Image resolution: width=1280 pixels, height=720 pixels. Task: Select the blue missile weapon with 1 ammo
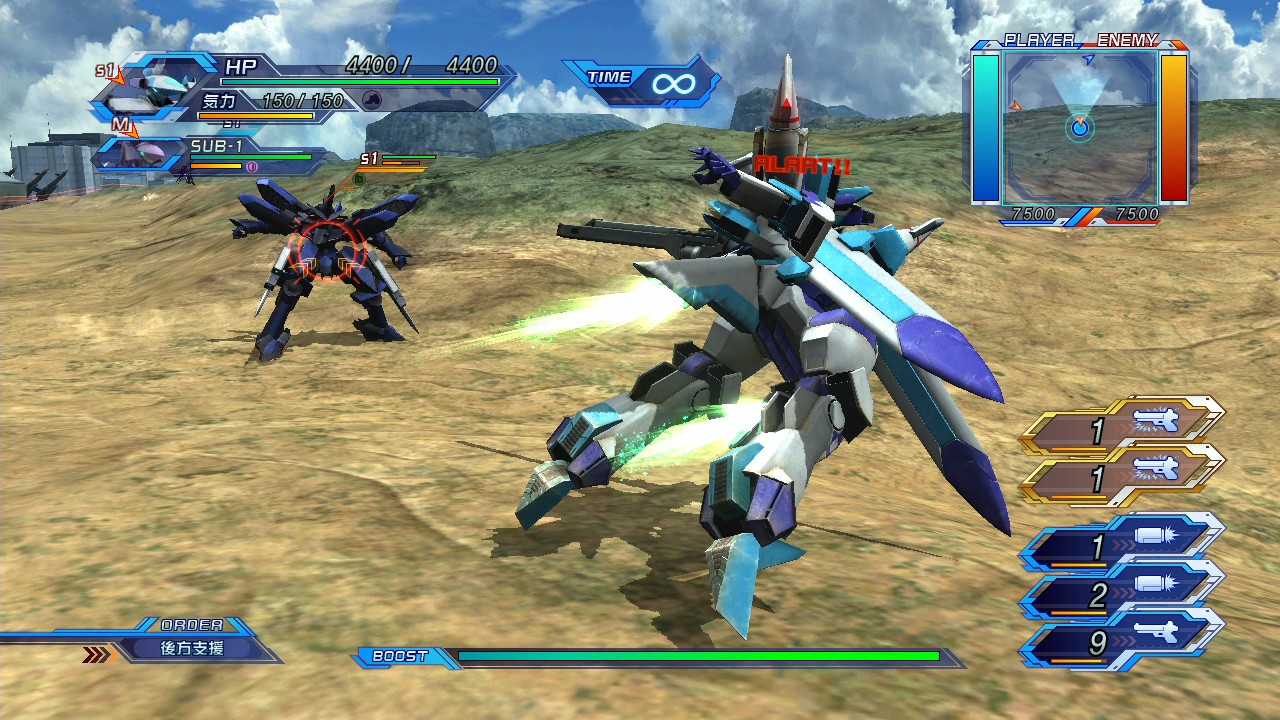pyautogui.click(x=1122, y=546)
